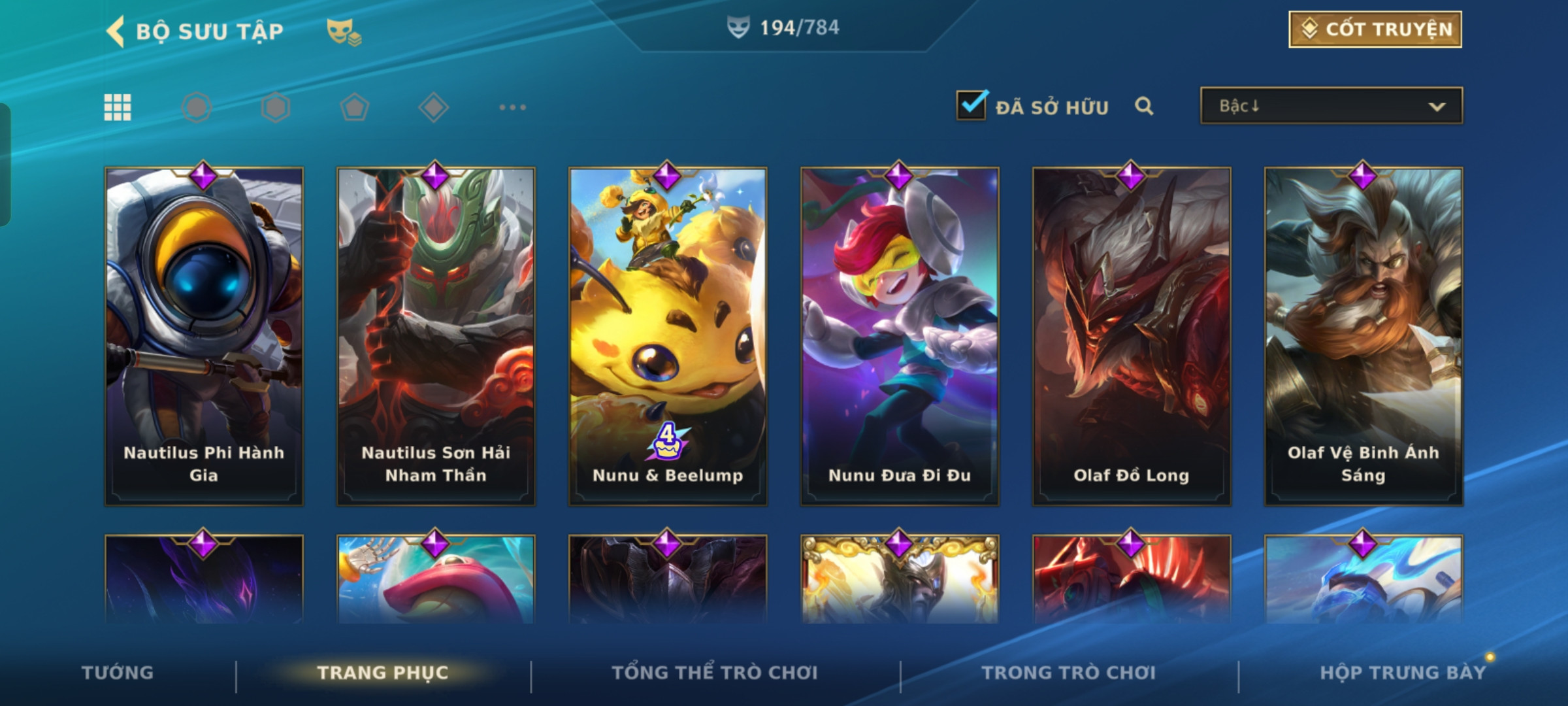Toggle the Đã Sở Hữu checkbox

tap(971, 105)
